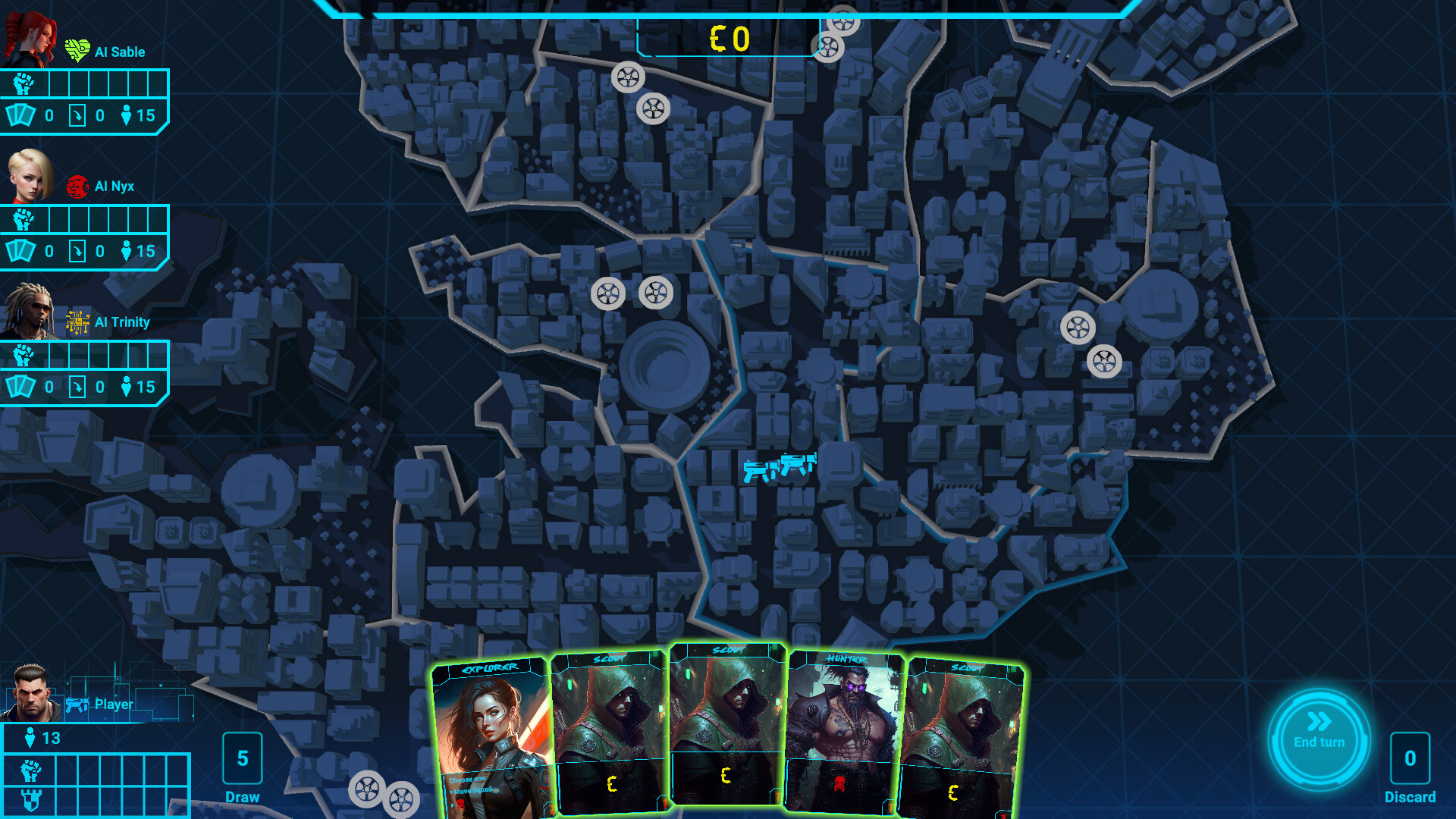
Task: Click the submachine gun icon beside Player
Action: click(76, 704)
